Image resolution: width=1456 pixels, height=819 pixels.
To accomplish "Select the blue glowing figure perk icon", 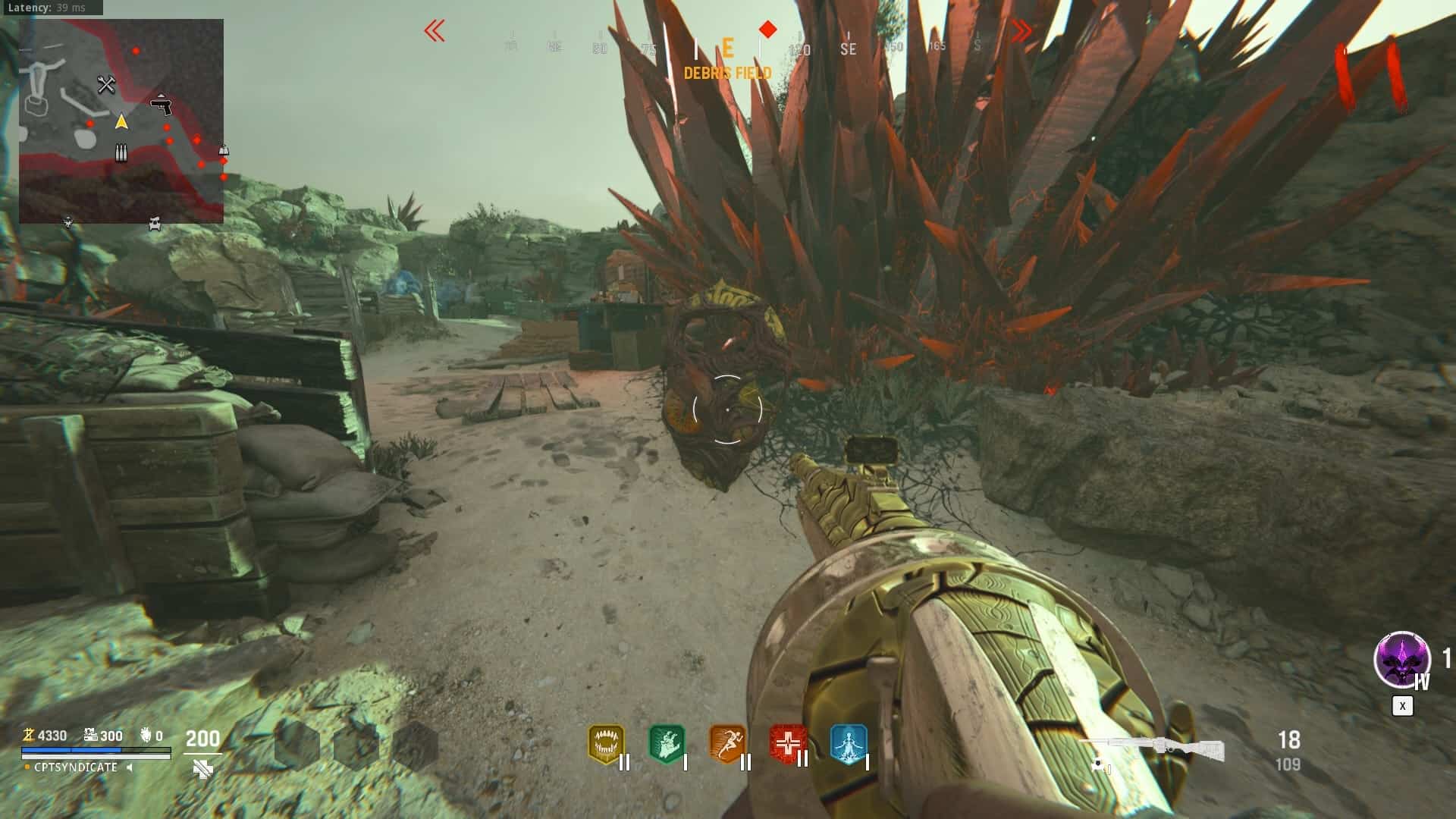I will pos(848,744).
